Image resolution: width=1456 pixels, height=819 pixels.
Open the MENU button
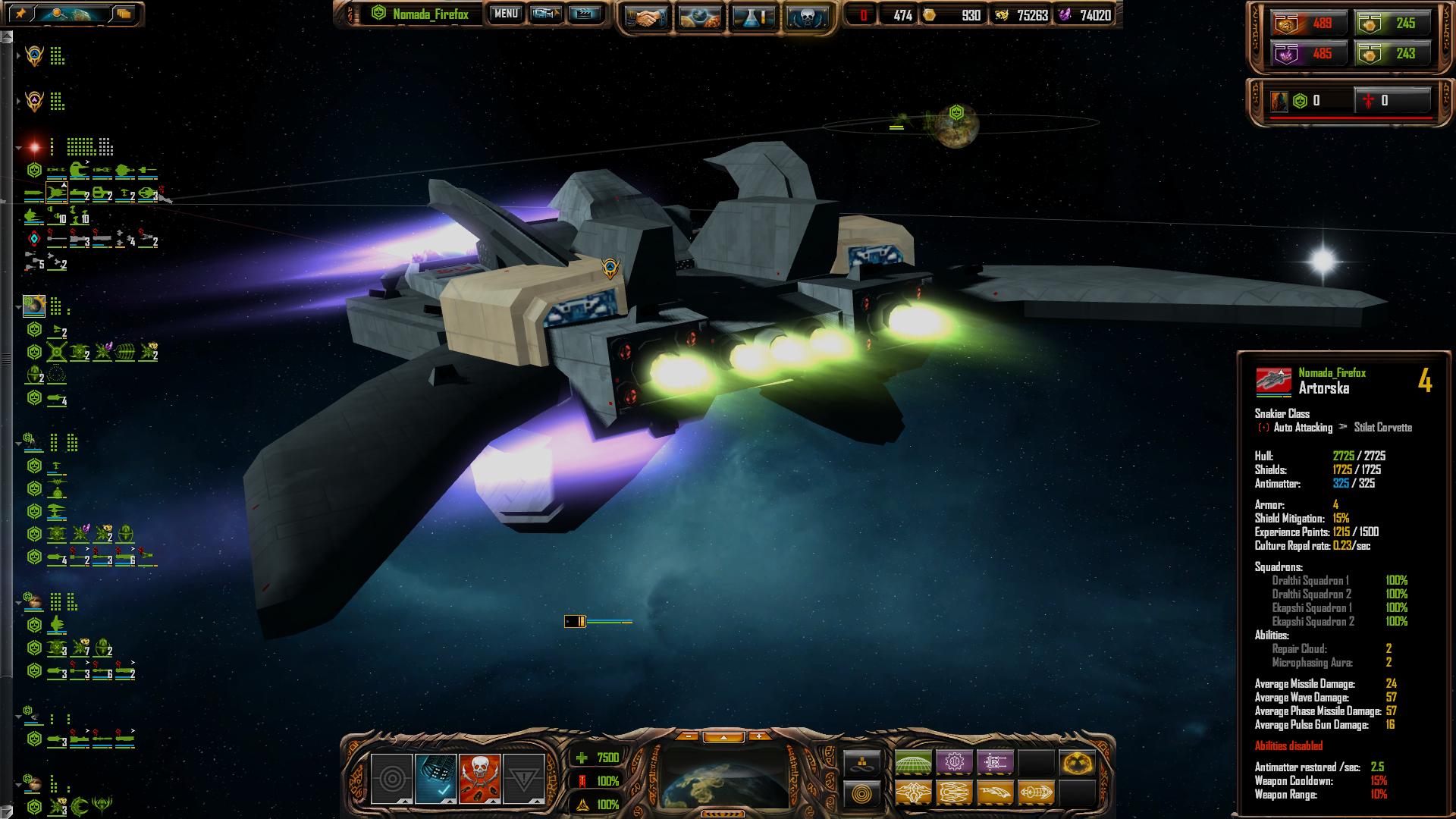coord(505,14)
